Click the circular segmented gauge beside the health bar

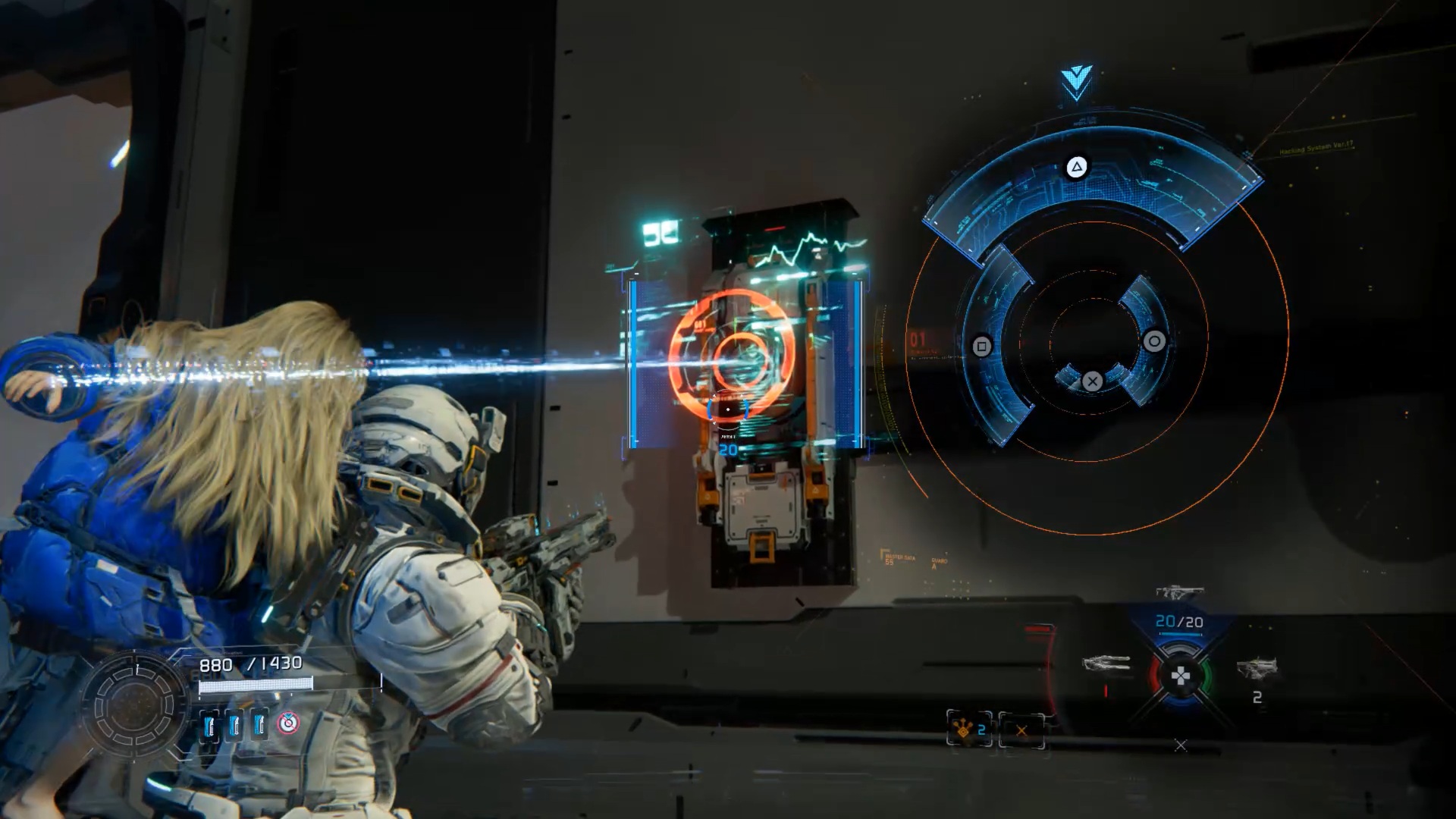[x=134, y=705]
